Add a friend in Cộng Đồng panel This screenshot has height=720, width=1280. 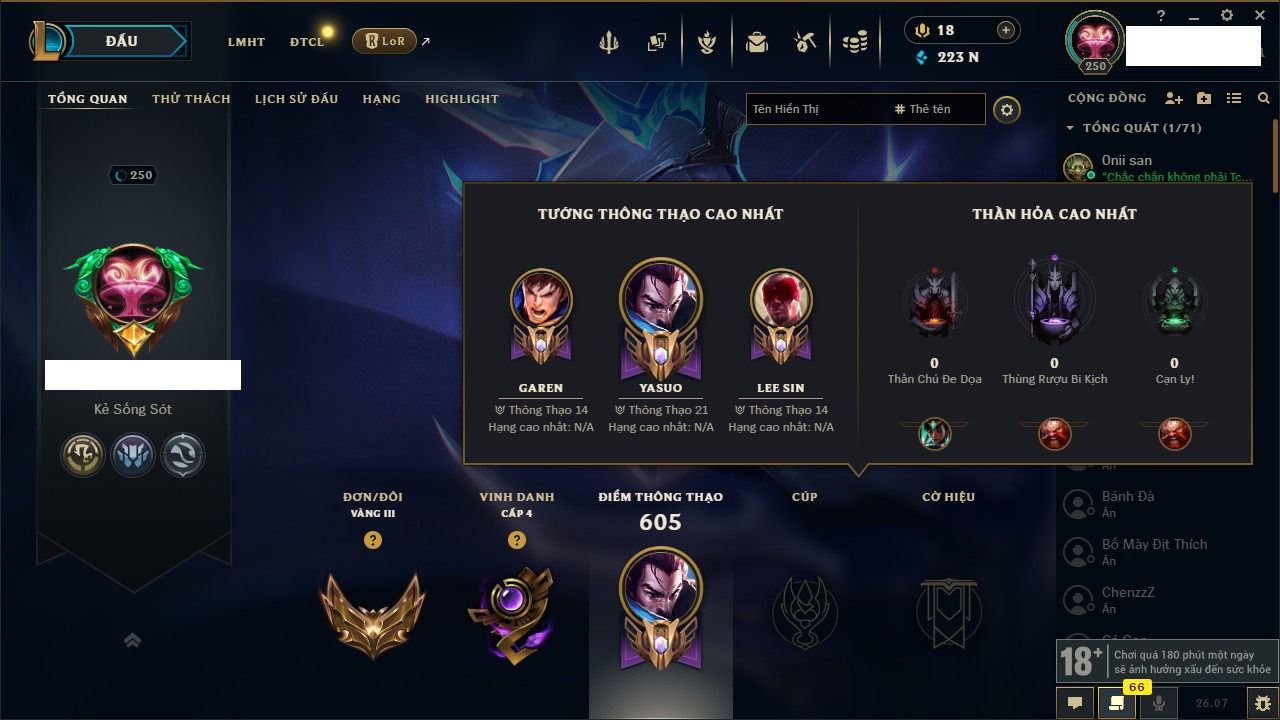[x=1174, y=98]
